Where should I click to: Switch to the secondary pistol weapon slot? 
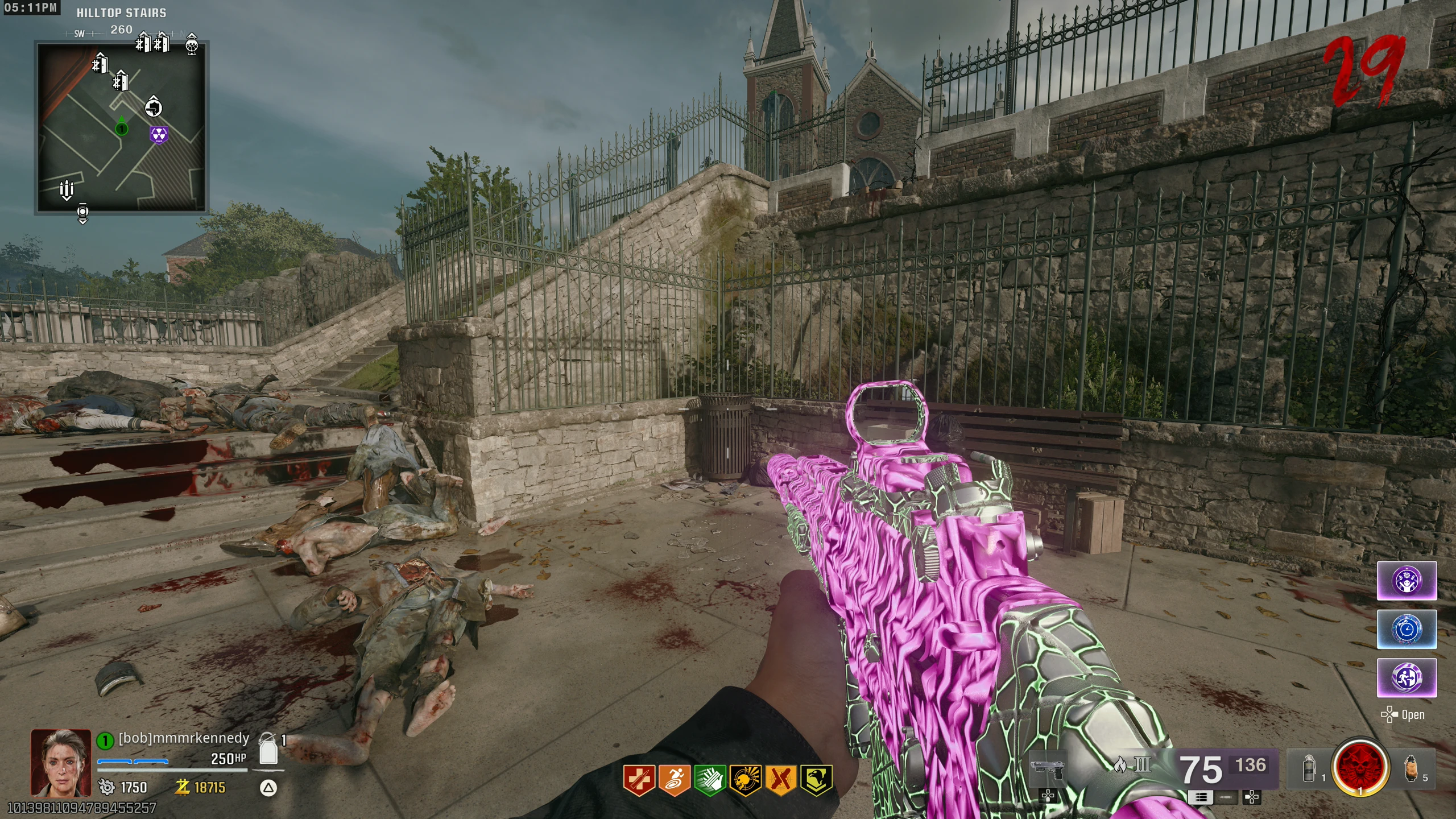click(1048, 768)
